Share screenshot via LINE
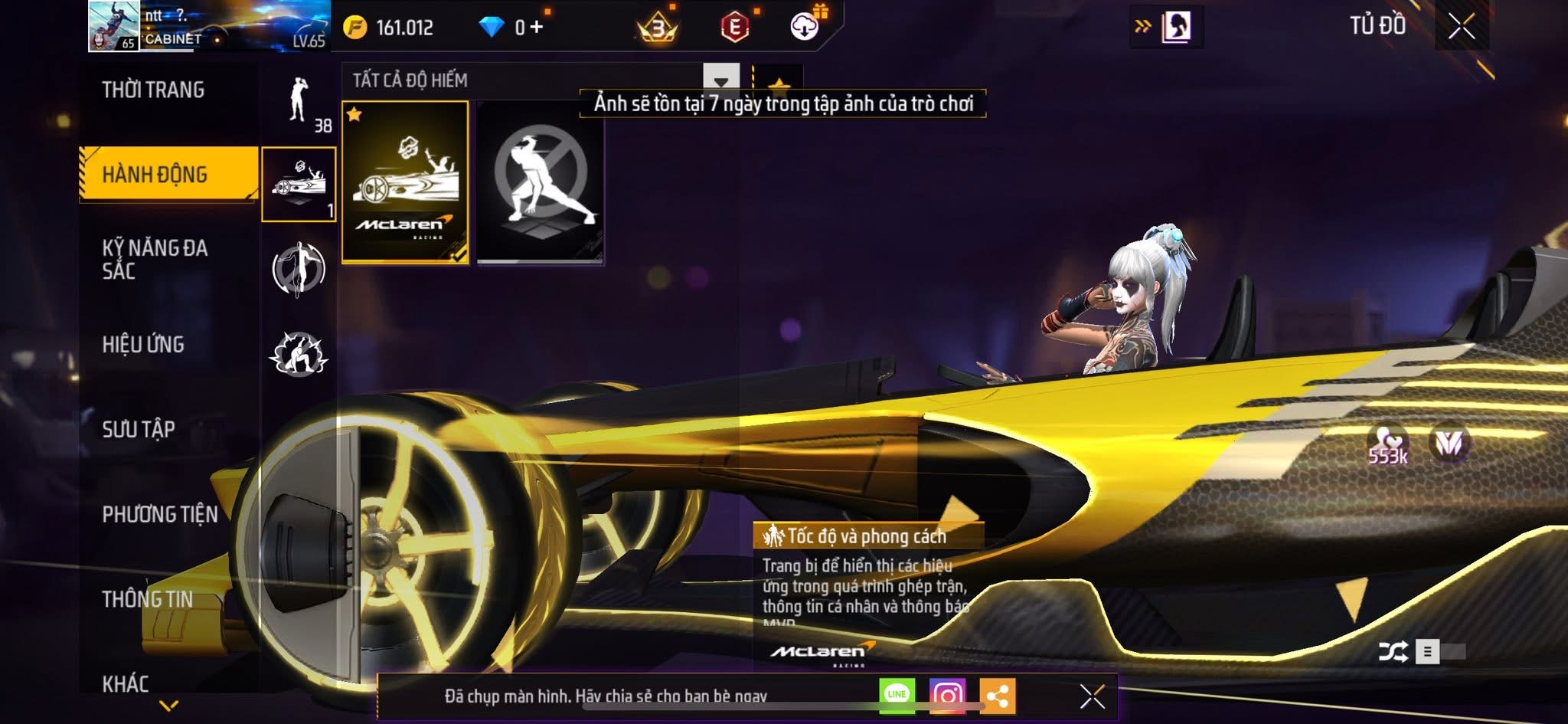This screenshot has width=1568, height=724. [x=897, y=695]
